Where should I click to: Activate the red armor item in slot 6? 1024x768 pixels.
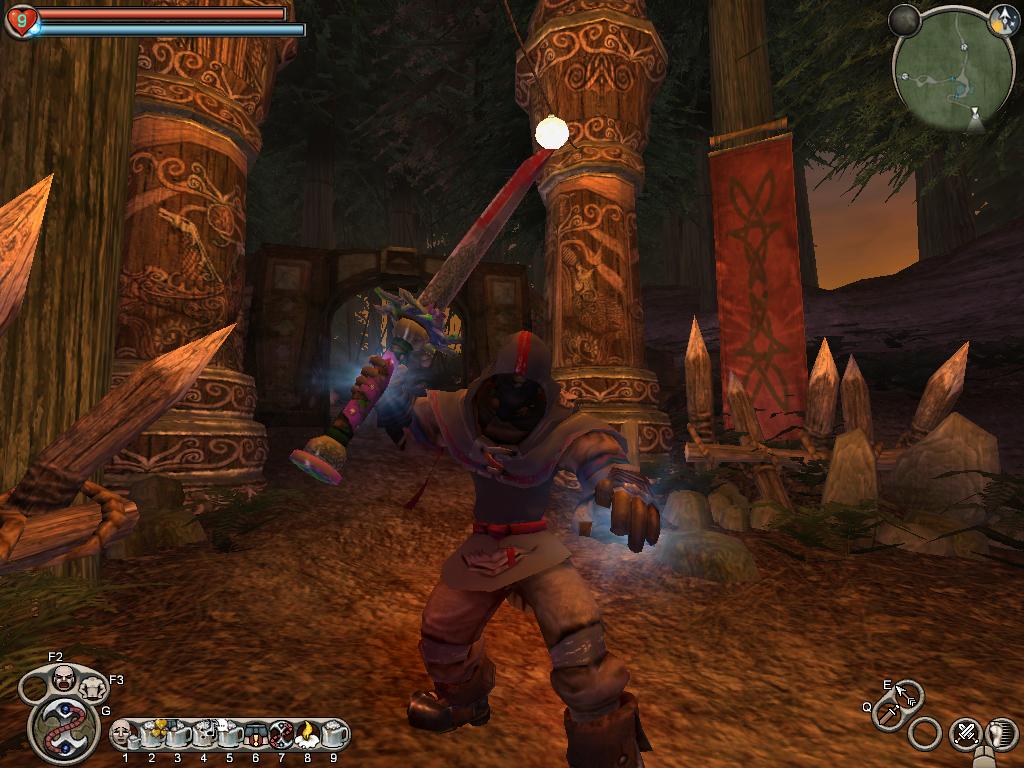pos(255,734)
